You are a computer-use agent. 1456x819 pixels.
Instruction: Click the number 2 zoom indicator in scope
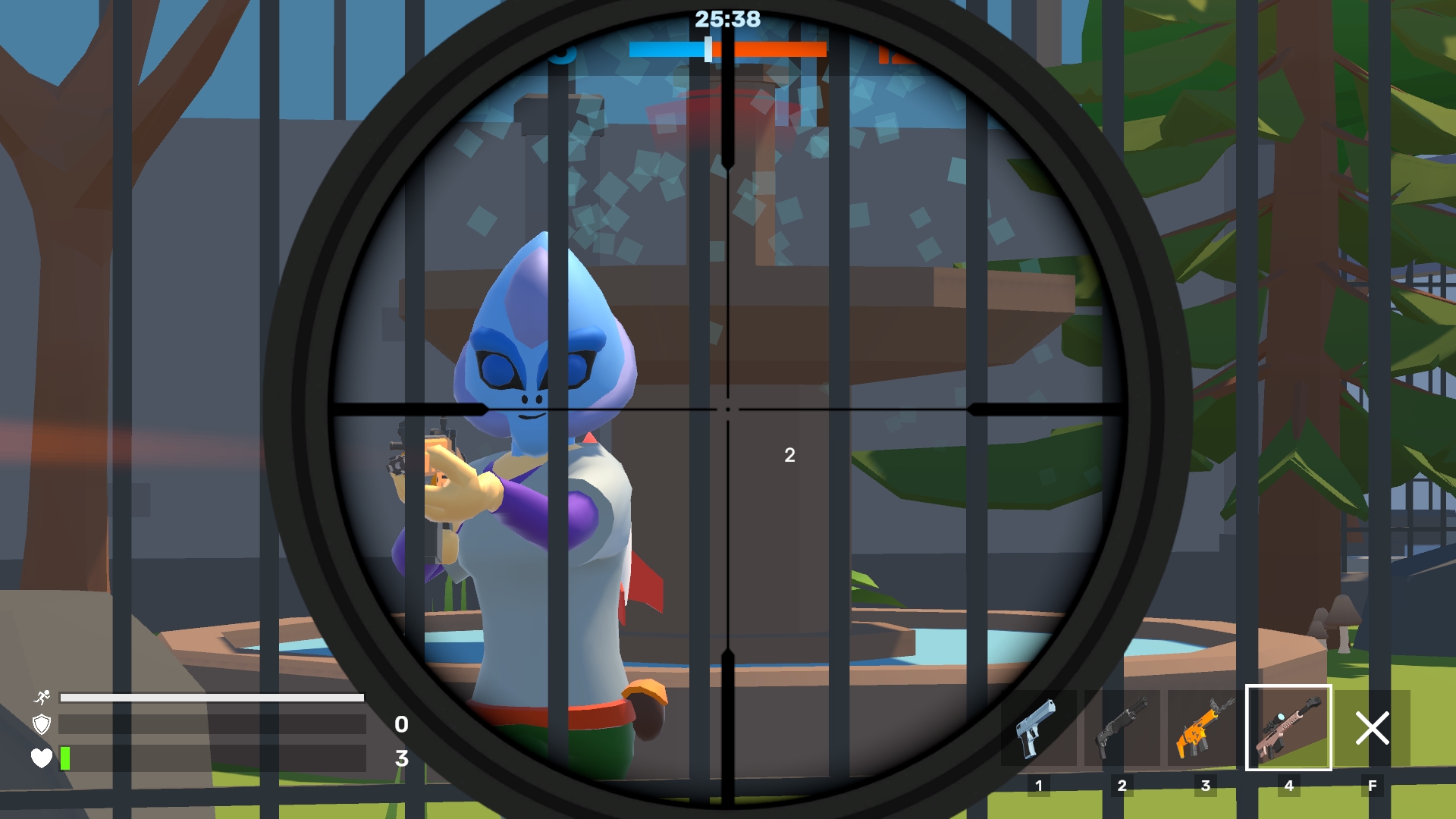[x=789, y=455]
